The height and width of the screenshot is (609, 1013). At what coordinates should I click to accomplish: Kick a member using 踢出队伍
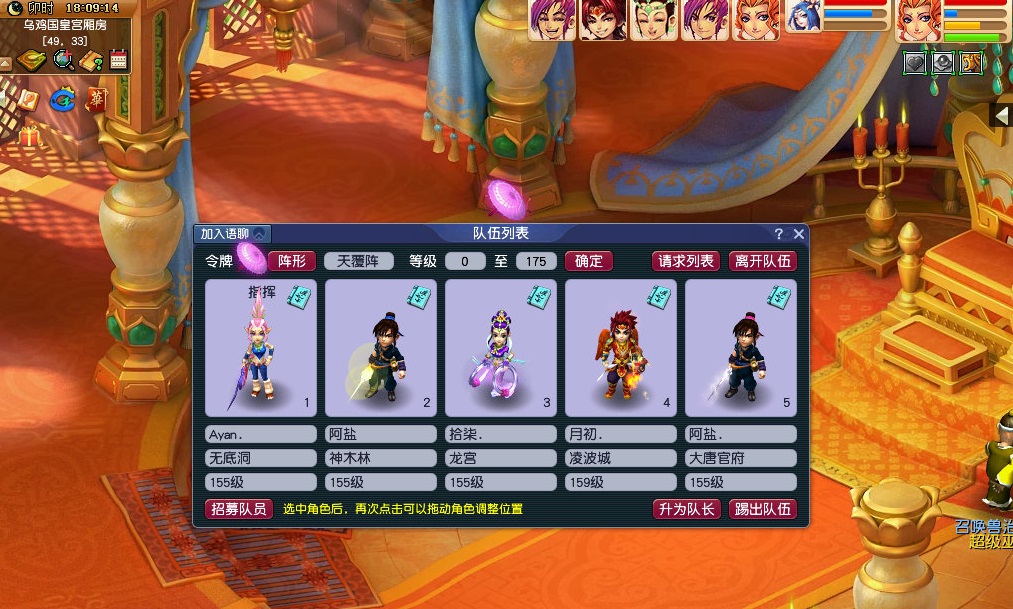tap(762, 509)
